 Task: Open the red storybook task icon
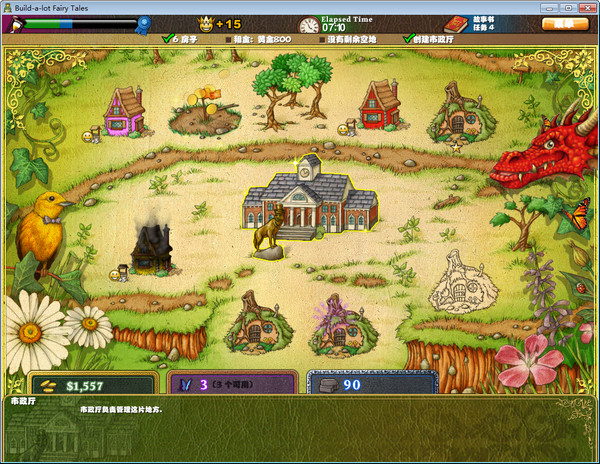coord(455,22)
